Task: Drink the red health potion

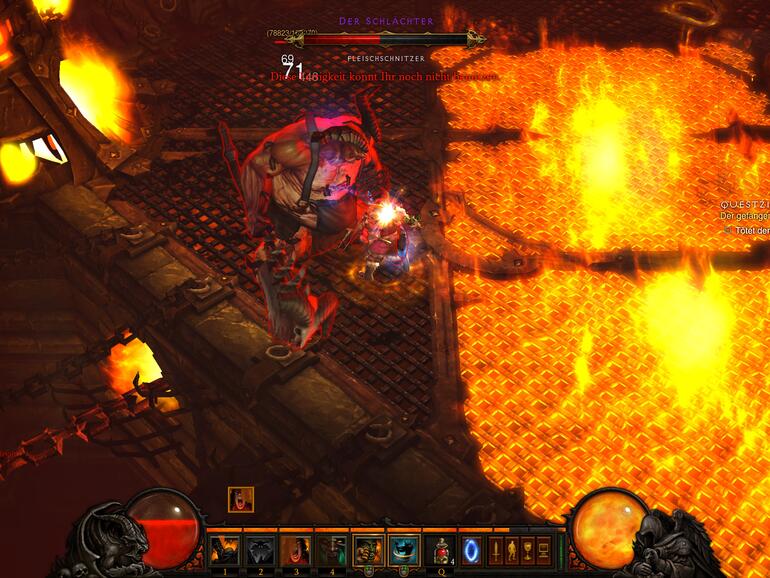Action: [440, 550]
